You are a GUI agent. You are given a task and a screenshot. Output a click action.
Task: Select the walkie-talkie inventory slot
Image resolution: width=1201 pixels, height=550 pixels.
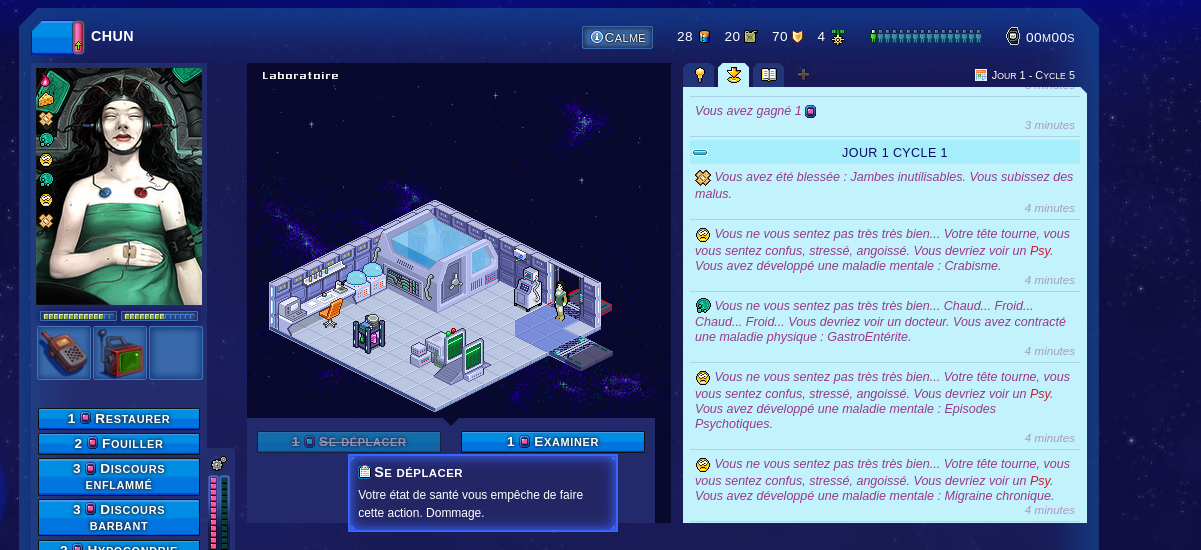click(x=64, y=353)
